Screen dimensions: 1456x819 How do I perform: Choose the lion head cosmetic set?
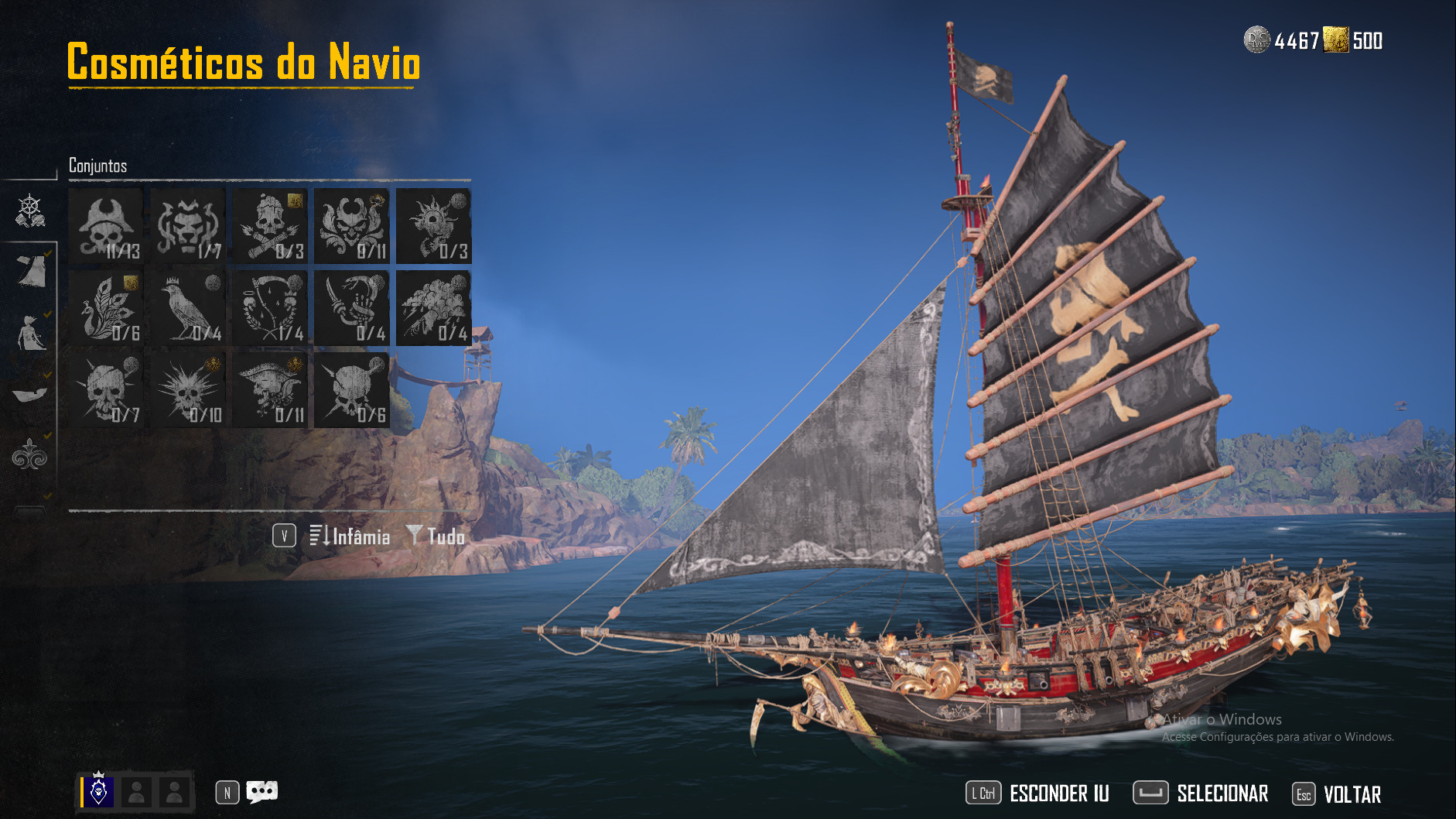188,226
